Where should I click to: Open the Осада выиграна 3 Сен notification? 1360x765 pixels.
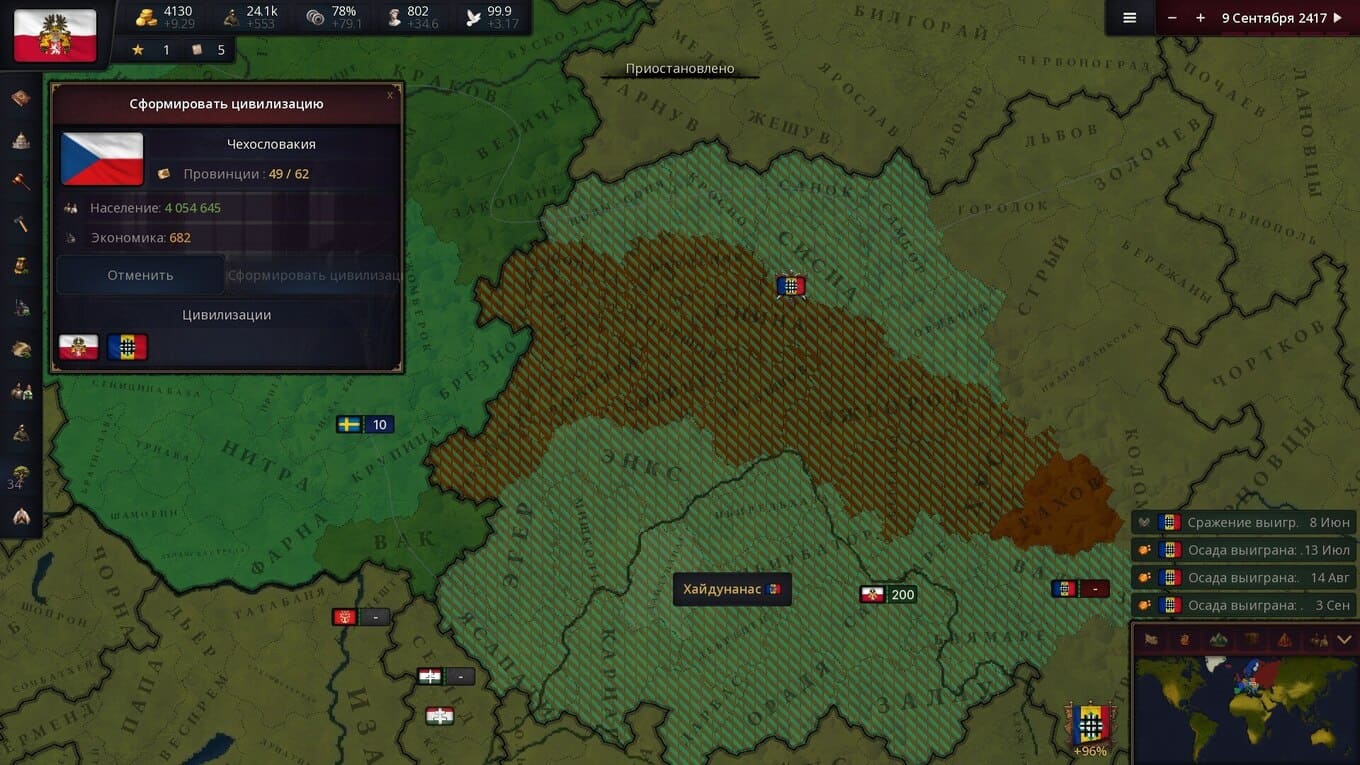[x=1244, y=605]
